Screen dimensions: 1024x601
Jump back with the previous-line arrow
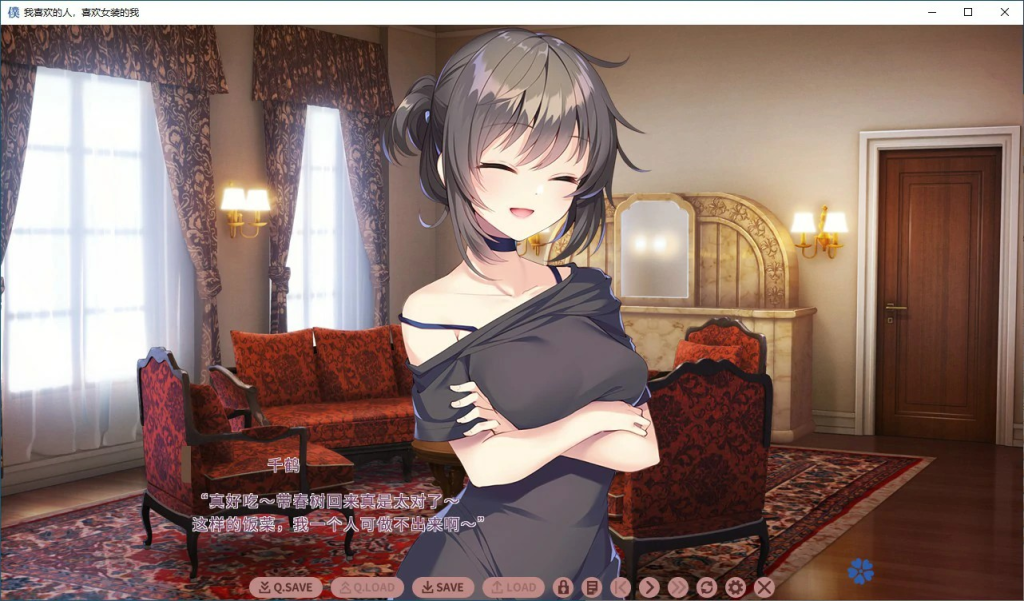[x=621, y=588]
